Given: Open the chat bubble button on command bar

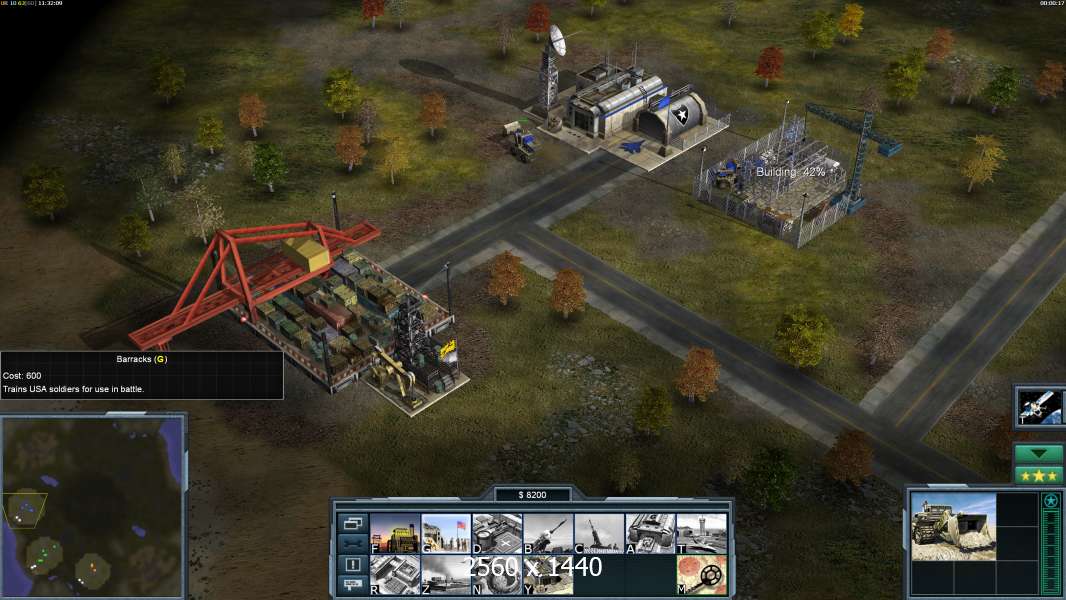Looking at the screenshot, I should (352, 585).
